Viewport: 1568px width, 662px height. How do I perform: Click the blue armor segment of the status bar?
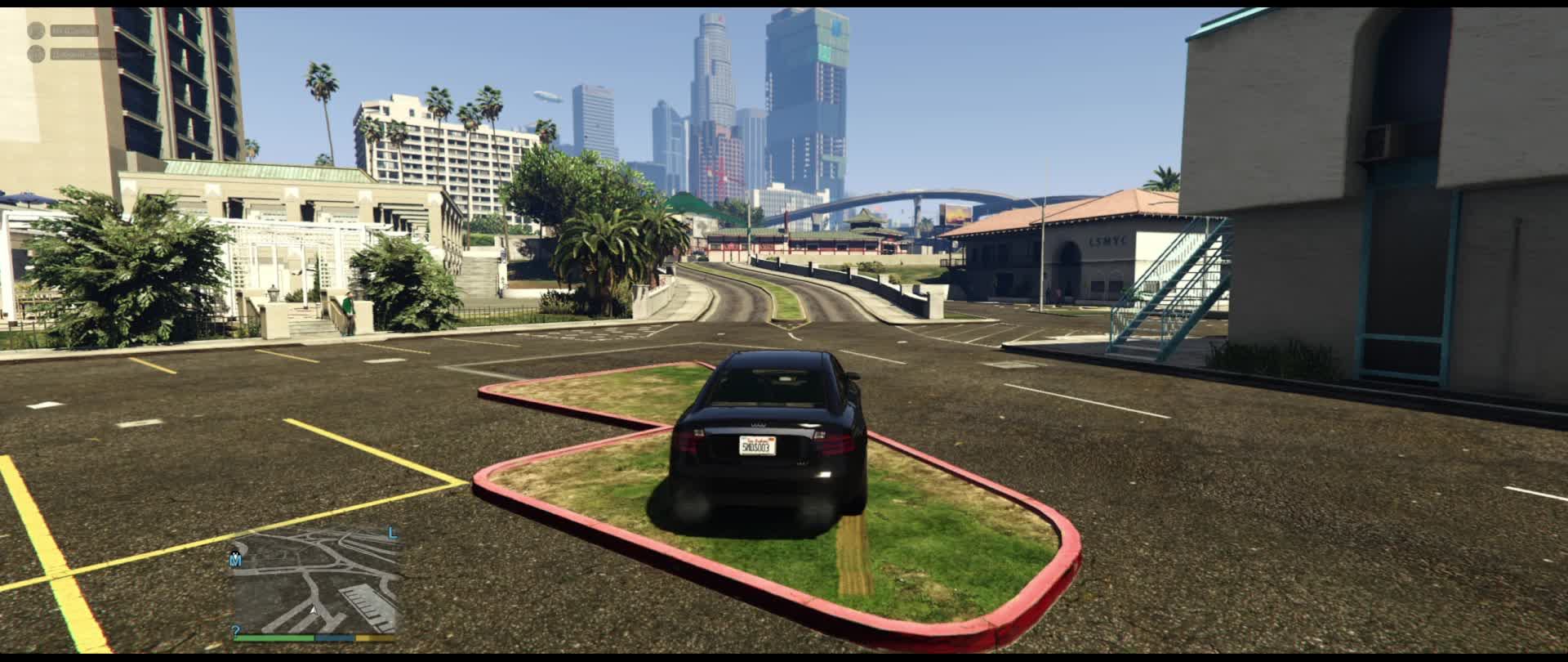[334, 637]
